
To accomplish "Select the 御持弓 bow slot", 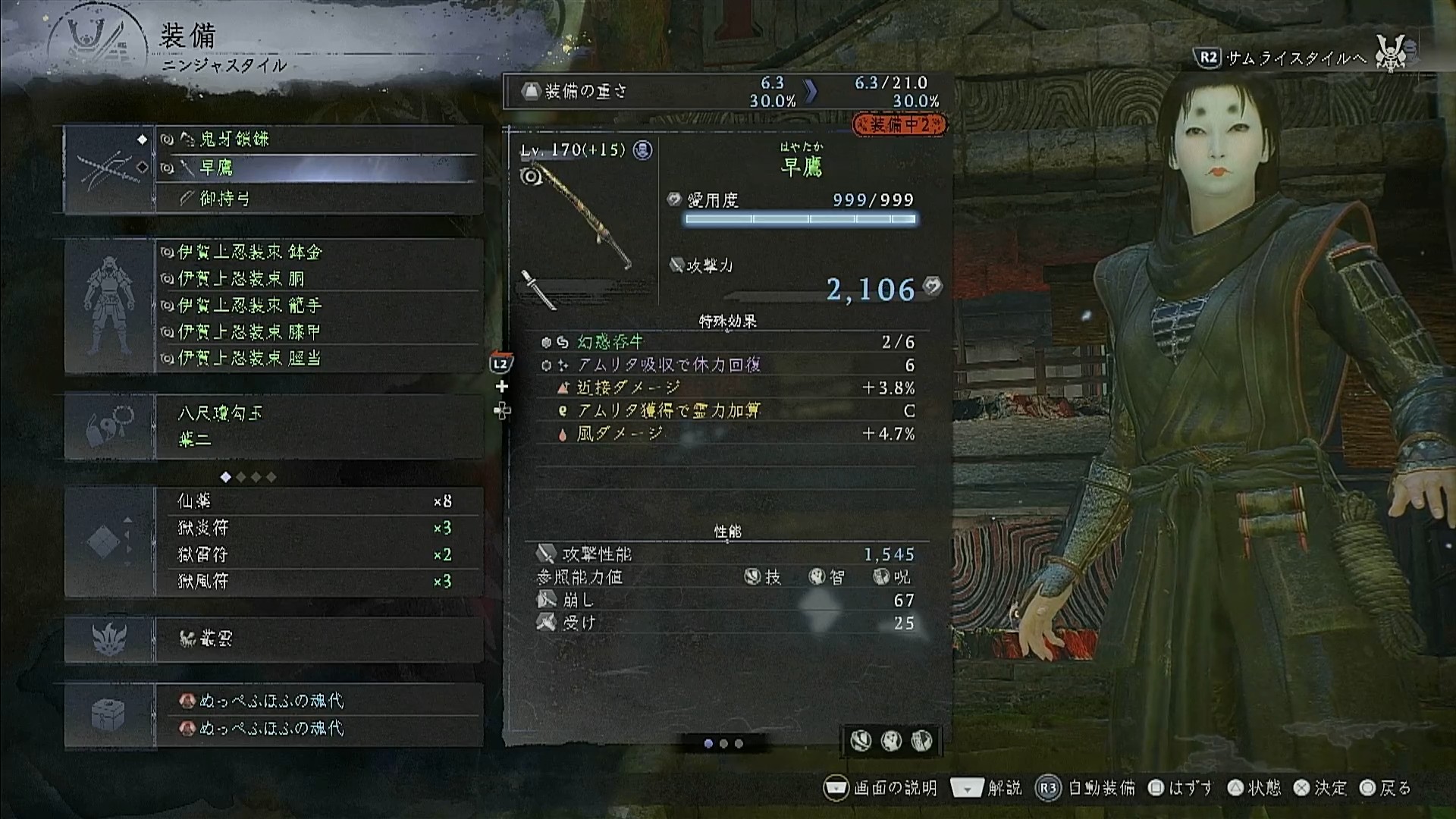I will (x=318, y=199).
